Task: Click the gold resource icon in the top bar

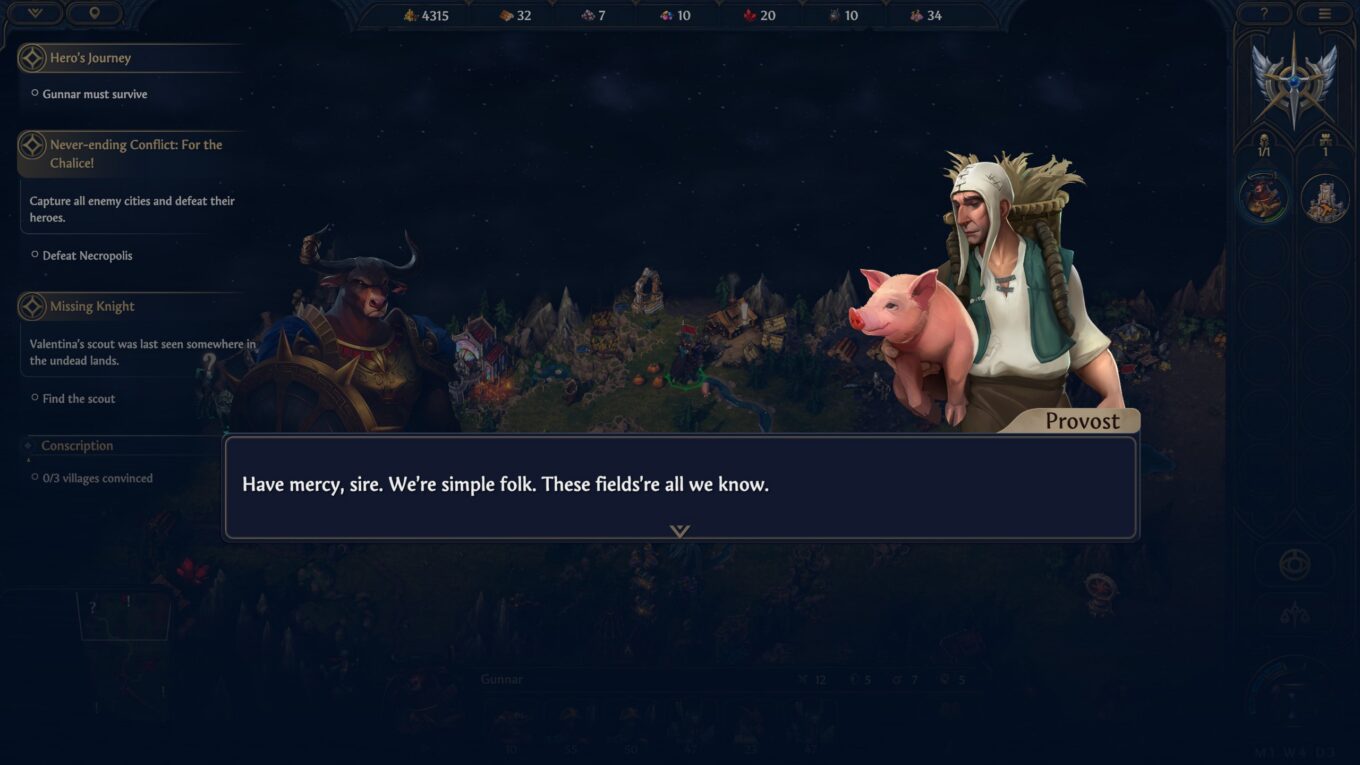Action: pos(408,15)
